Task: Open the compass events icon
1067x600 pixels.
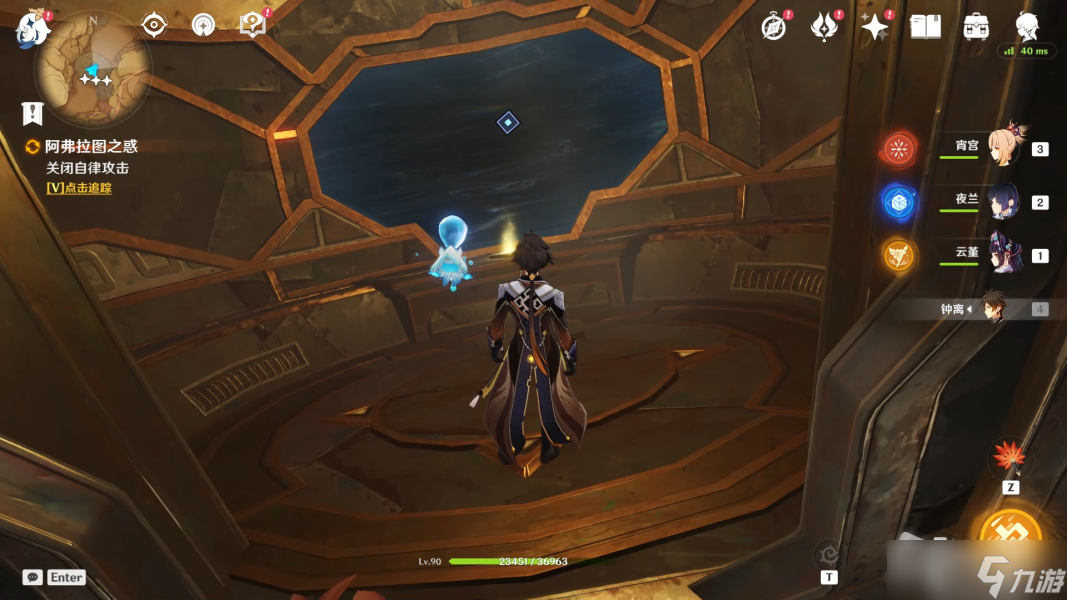Action: click(x=773, y=27)
